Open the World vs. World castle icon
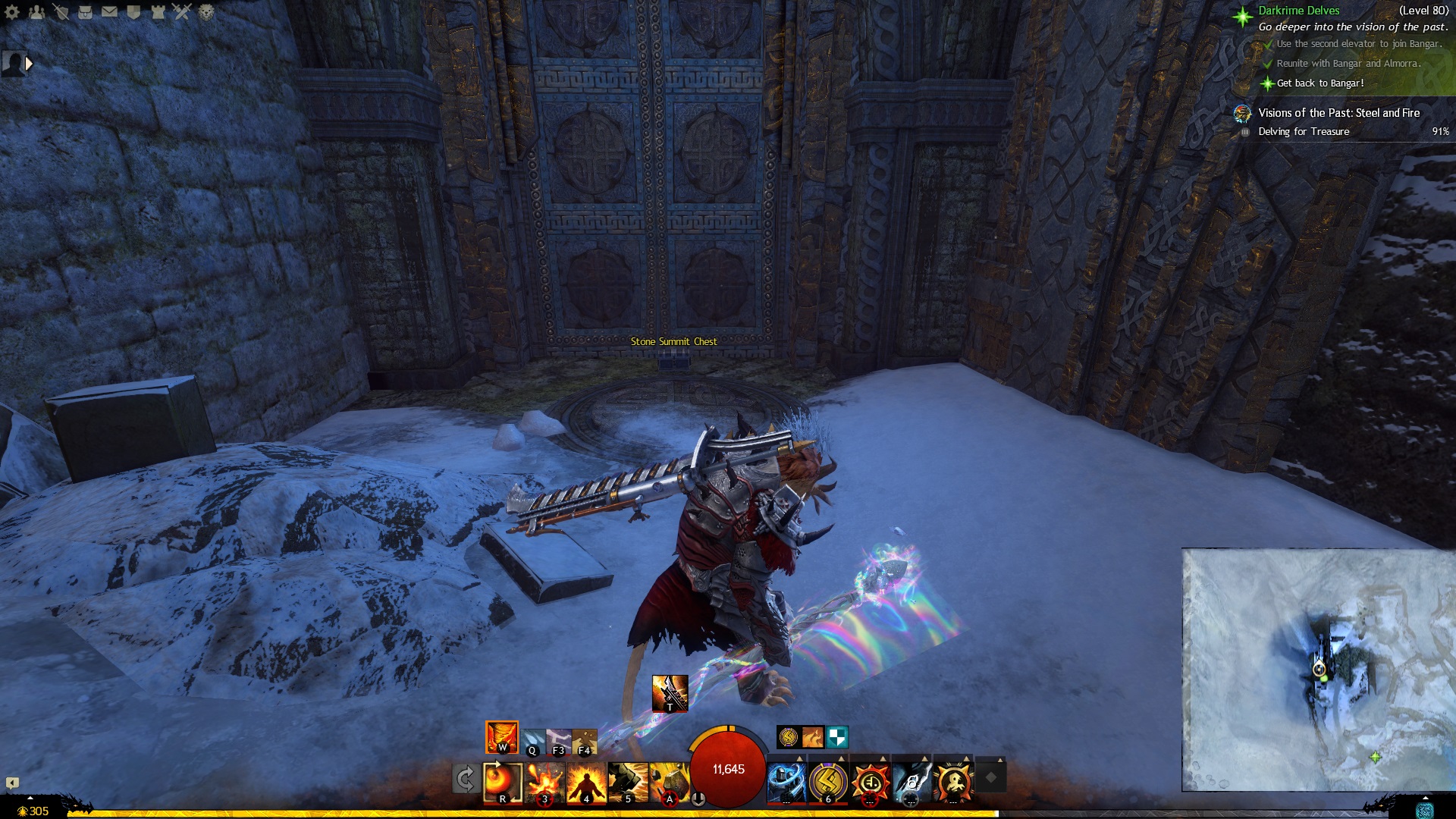This screenshot has width=1456, height=819. tap(158, 12)
